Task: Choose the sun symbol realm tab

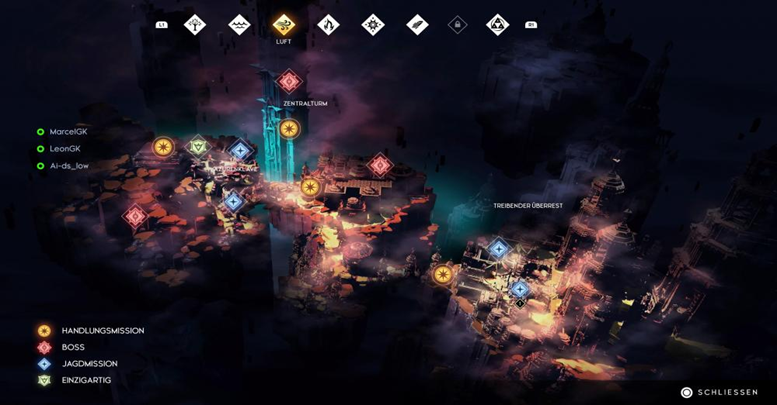Action: 373,24
